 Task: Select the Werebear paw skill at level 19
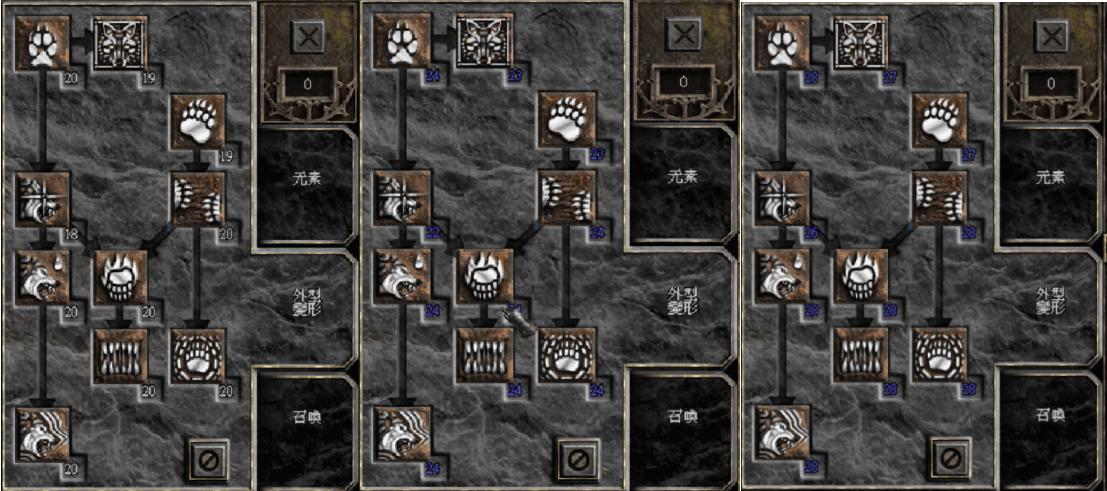point(197,120)
